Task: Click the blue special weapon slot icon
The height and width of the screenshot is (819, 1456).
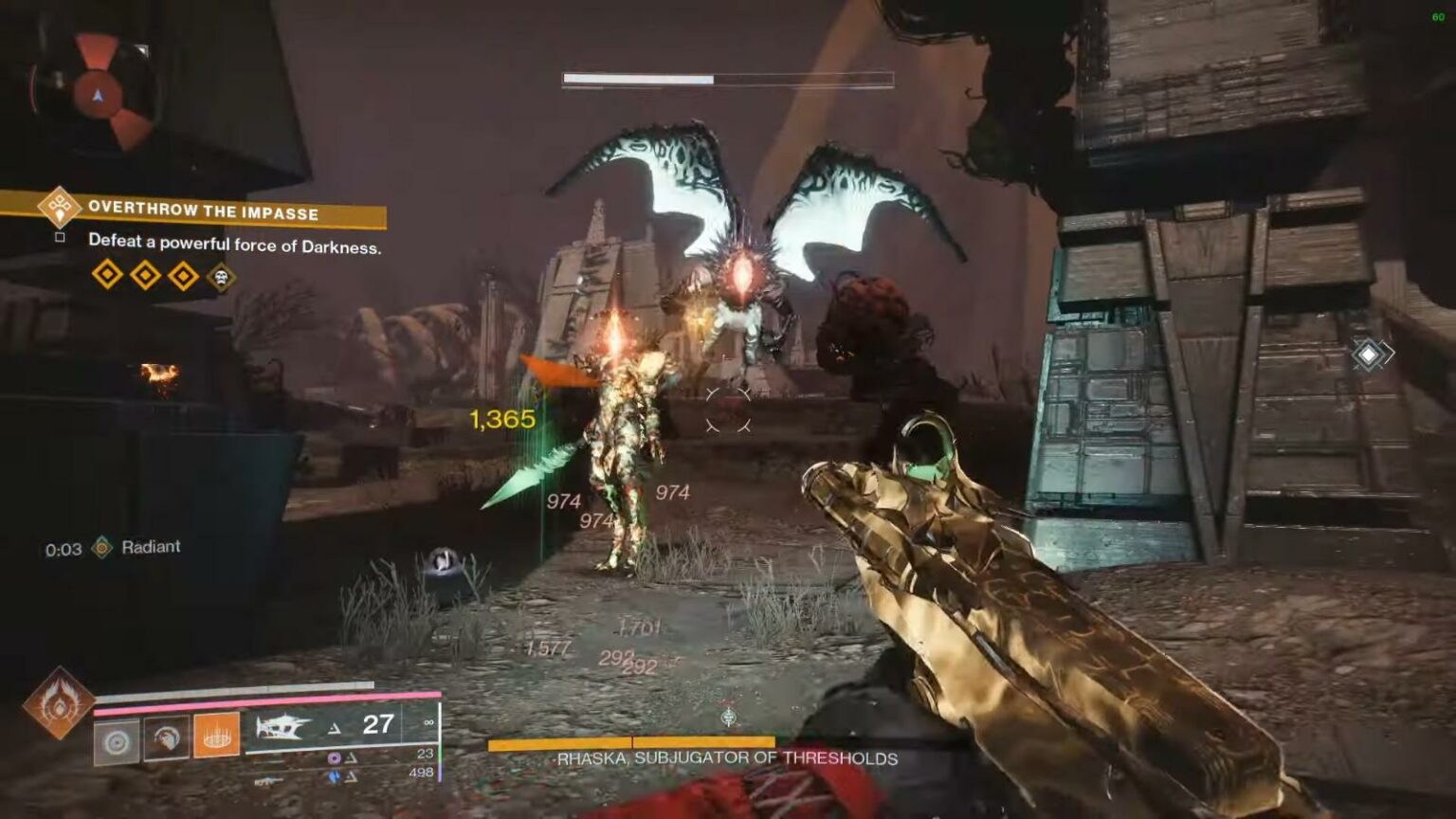Action: pyautogui.click(x=334, y=775)
